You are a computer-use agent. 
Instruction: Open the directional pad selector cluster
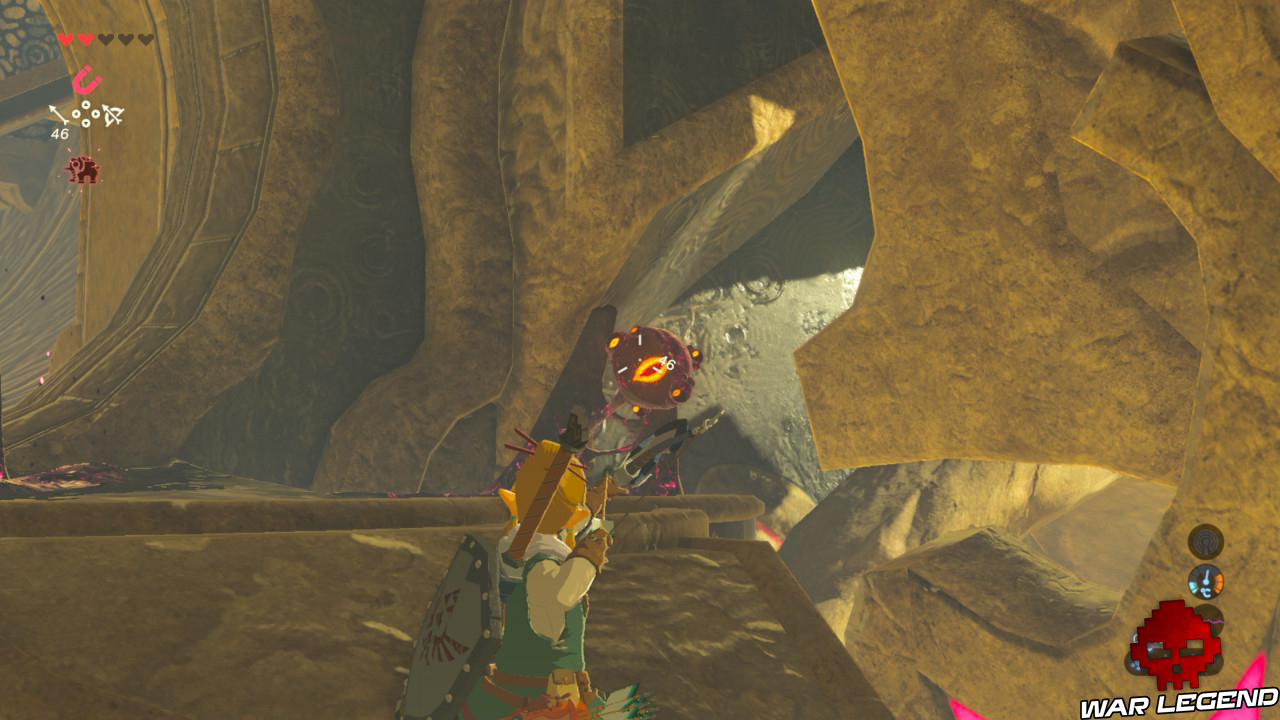point(86,114)
